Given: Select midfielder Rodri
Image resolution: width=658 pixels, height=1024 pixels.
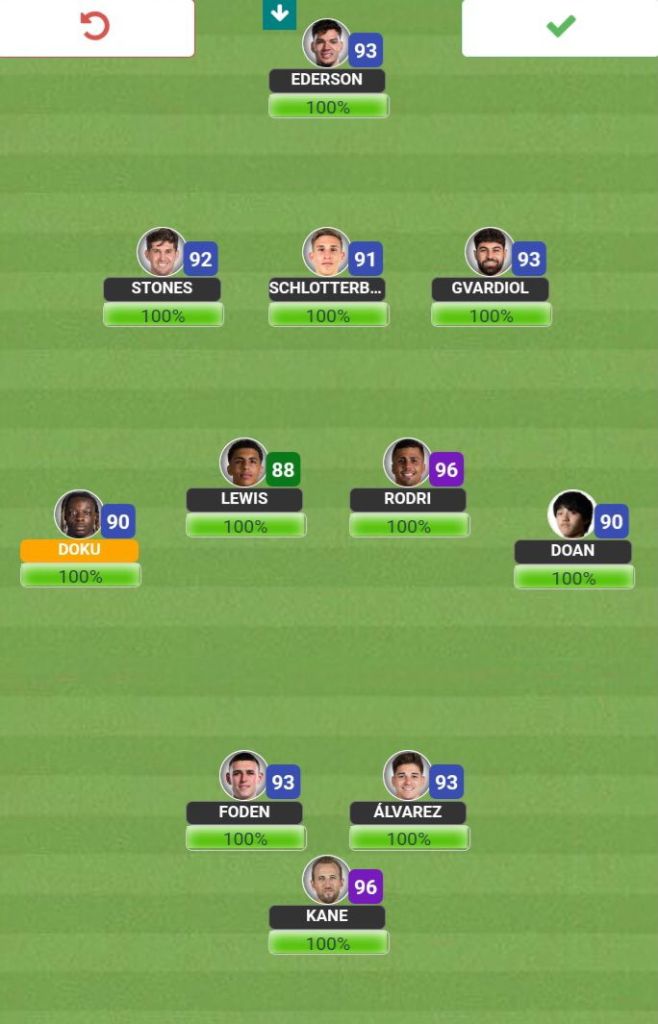Looking at the screenshot, I should click(x=408, y=464).
